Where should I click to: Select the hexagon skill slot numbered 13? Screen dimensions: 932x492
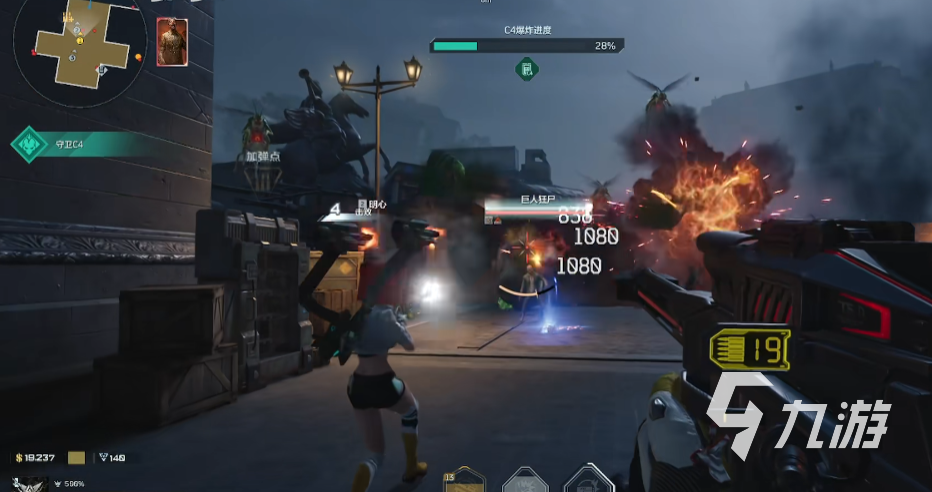click(x=461, y=482)
